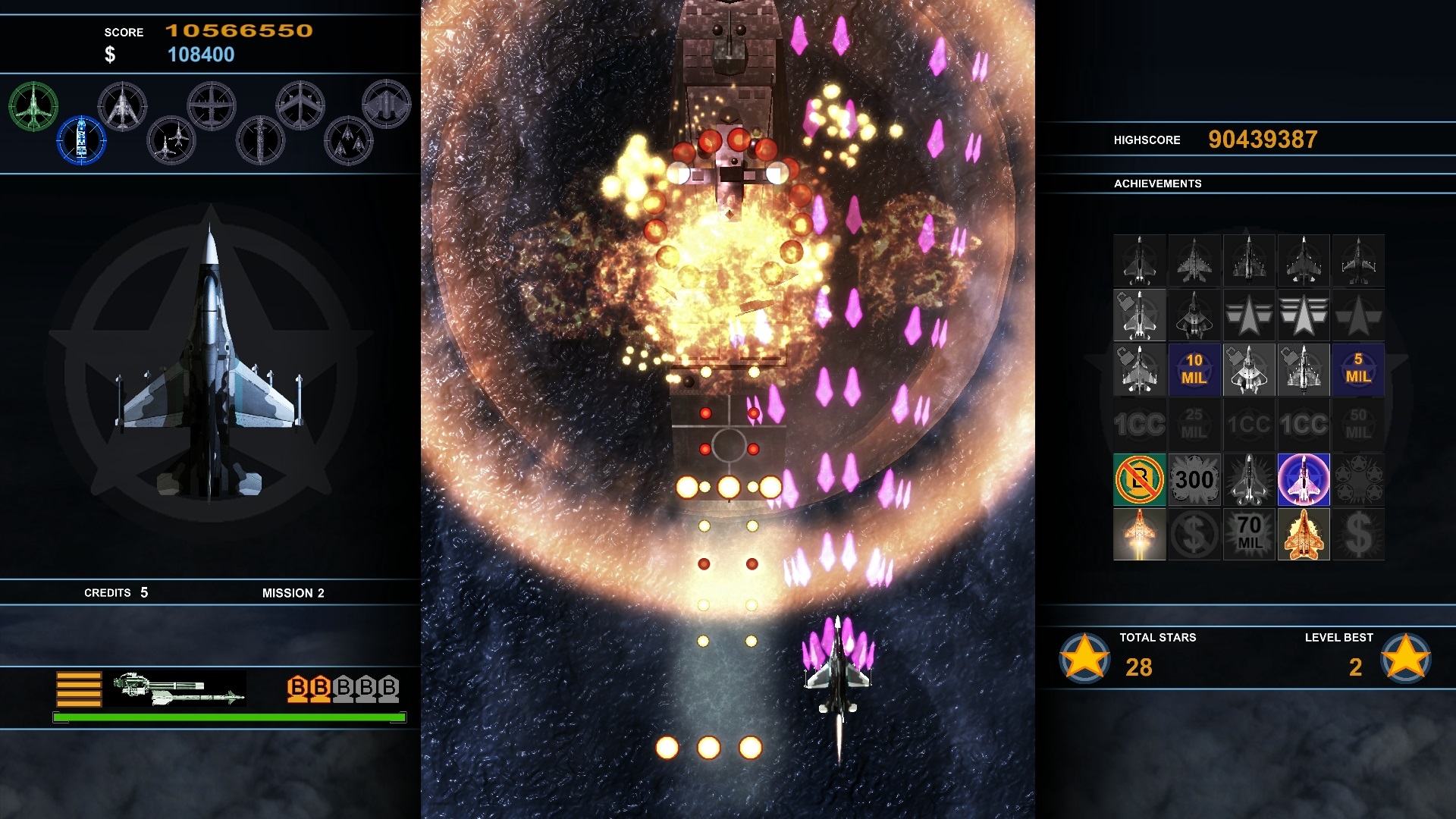Toggle the purple glowing jet achievement

pos(1304,480)
